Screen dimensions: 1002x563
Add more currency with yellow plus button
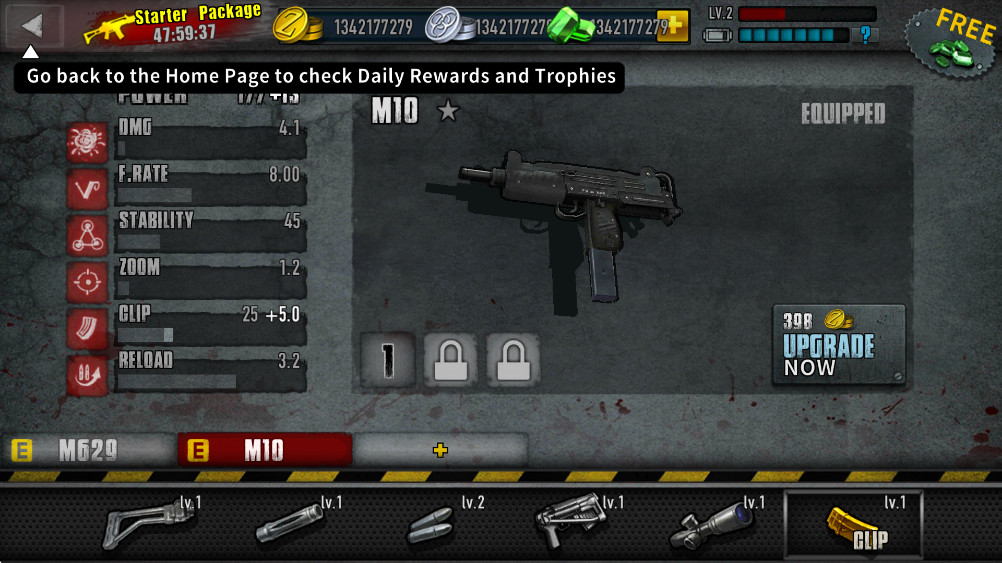[672, 26]
